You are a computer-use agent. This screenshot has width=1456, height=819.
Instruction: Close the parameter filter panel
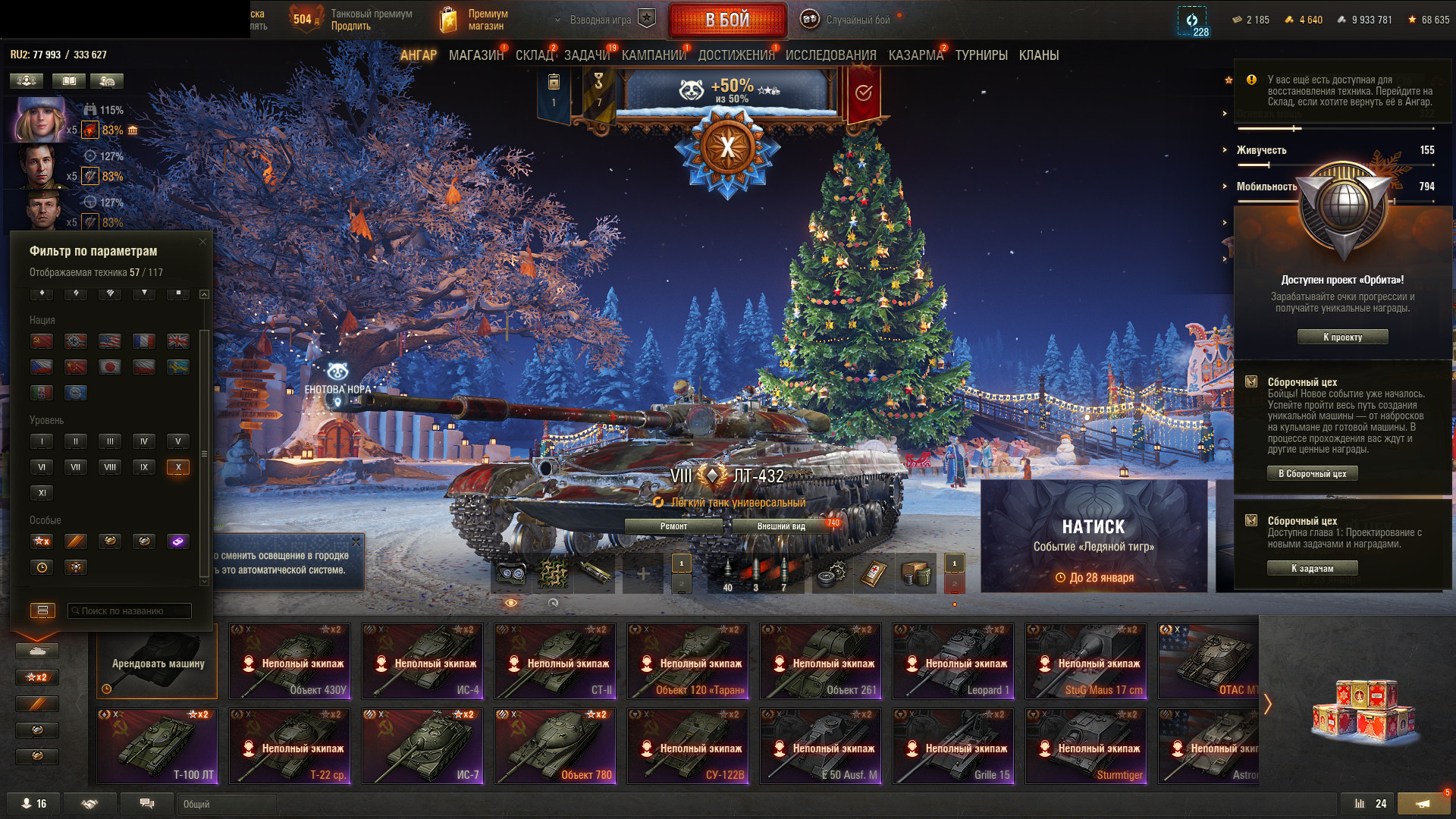202,242
